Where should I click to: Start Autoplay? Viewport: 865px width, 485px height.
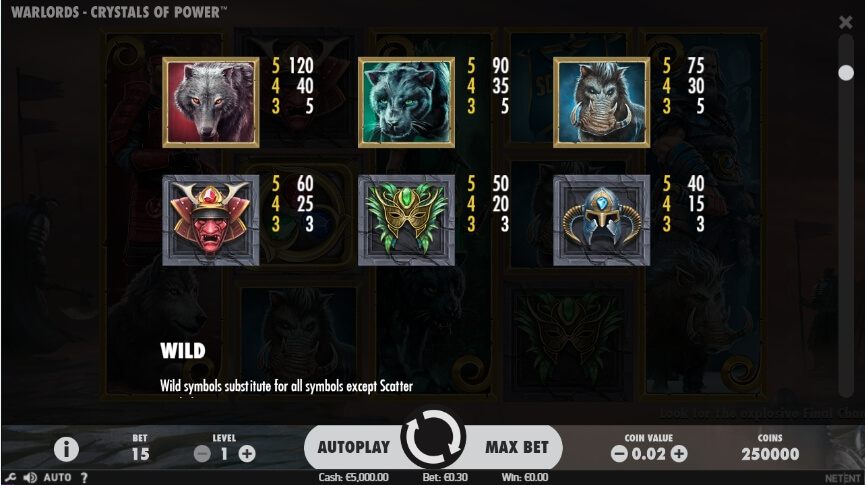[x=353, y=447]
